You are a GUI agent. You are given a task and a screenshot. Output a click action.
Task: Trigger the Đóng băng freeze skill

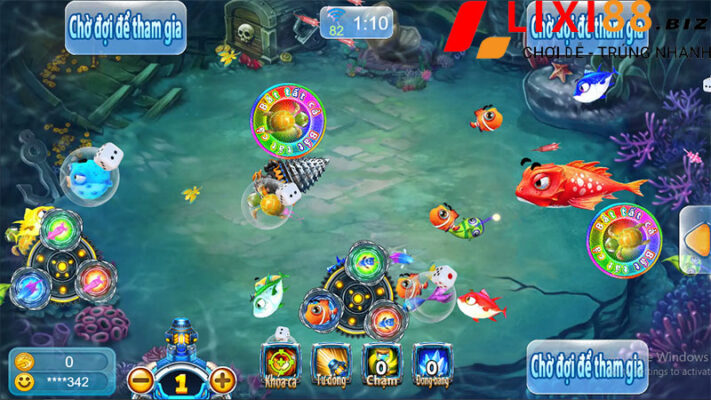pos(431,363)
